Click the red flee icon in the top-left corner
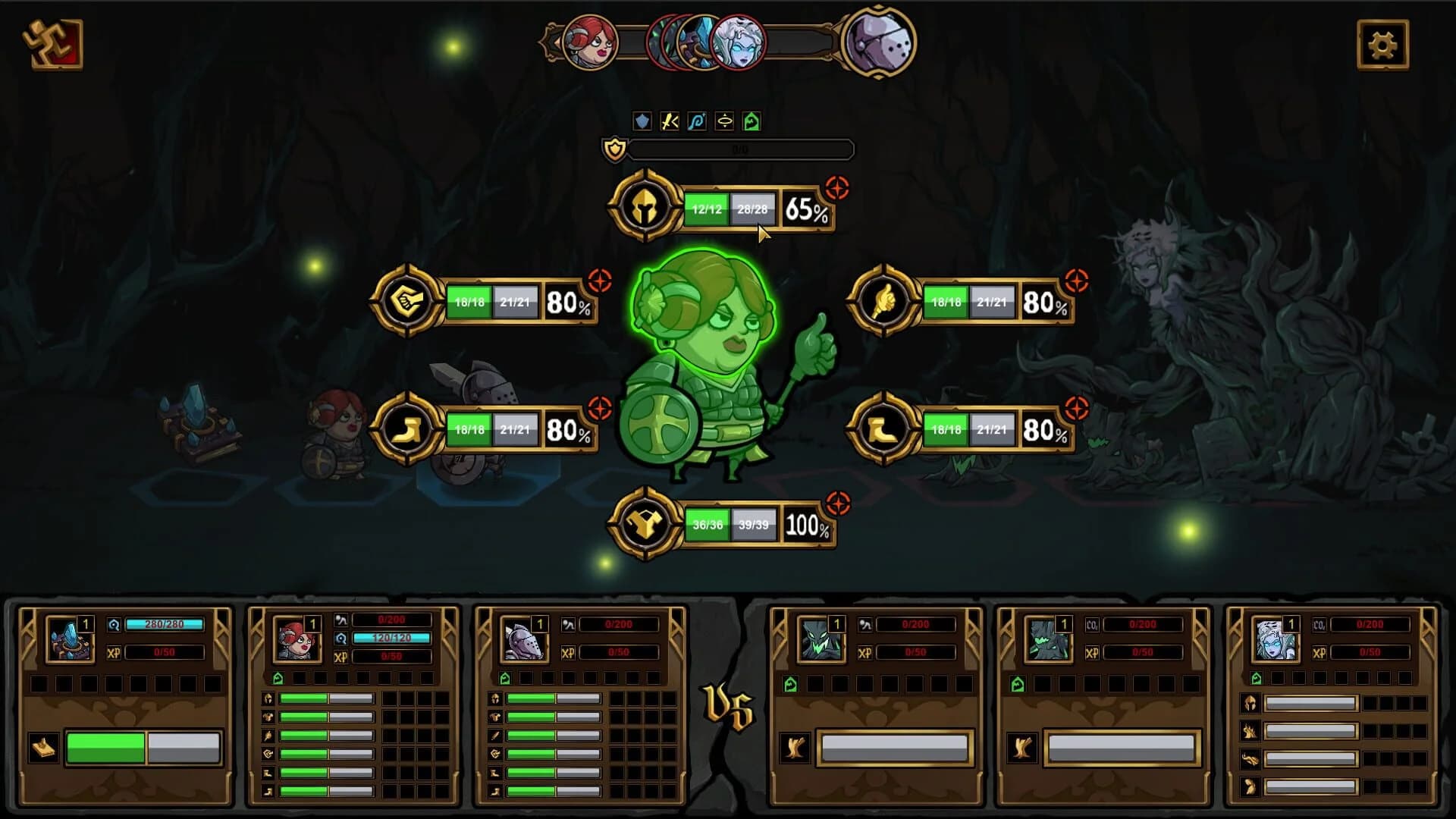This screenshot has width=1456, height=819. coord(52,45)
